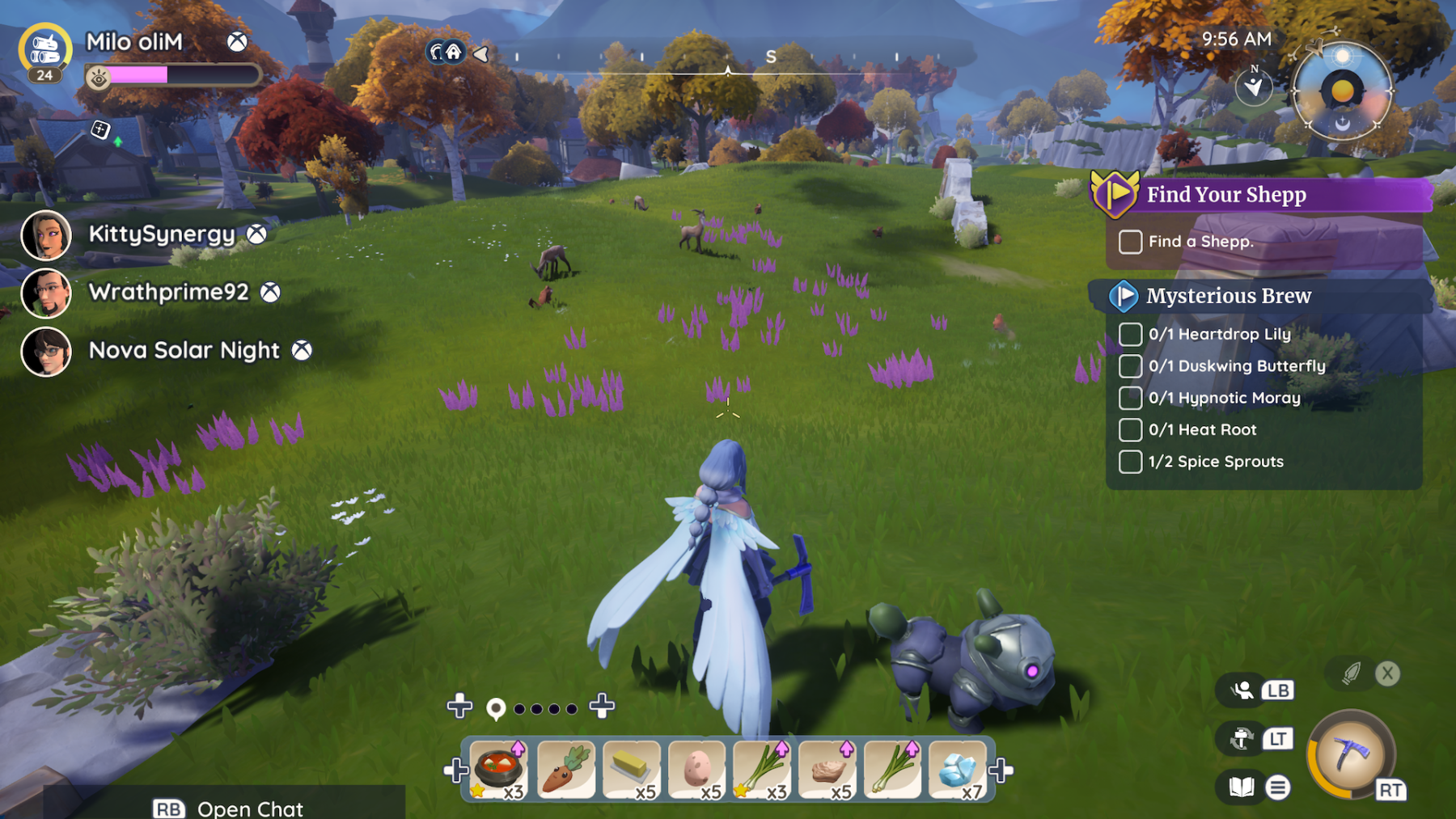Open the journal book icon

tap(1241, 787)
